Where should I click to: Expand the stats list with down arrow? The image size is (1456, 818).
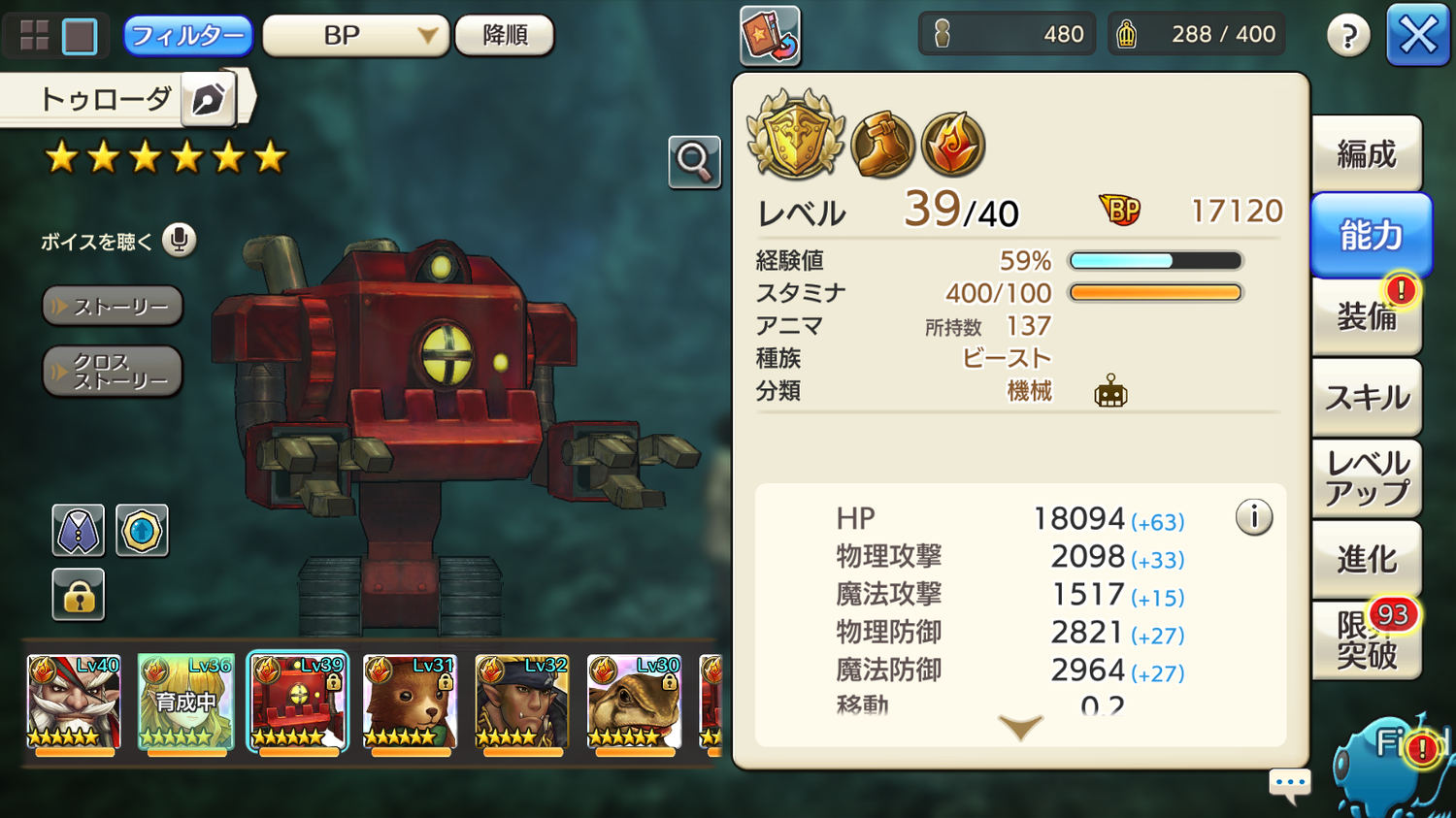pyautogui.click(x=1020, y=727)
